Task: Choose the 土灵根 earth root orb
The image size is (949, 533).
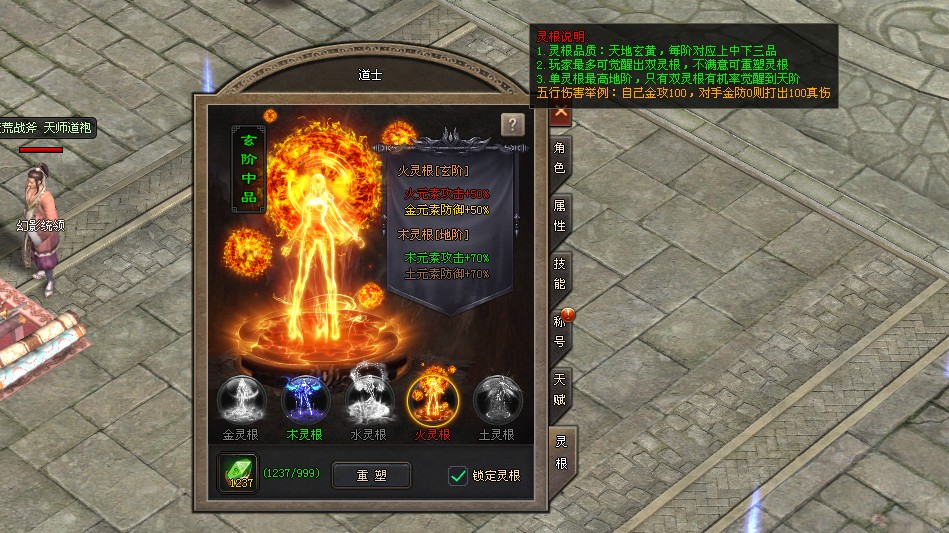Action: point(495,400)
